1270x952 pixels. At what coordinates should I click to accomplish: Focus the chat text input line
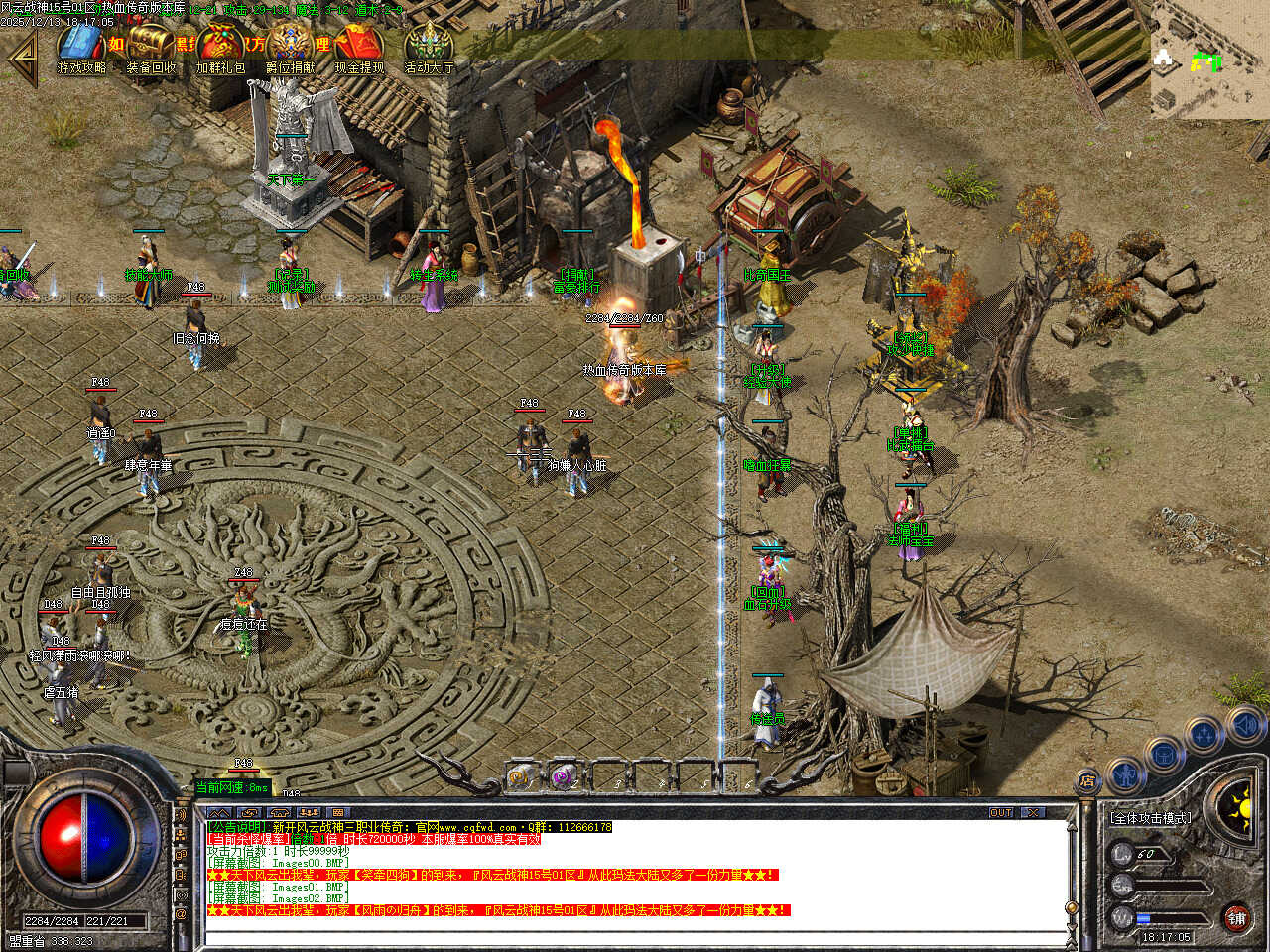pos(635,937)
